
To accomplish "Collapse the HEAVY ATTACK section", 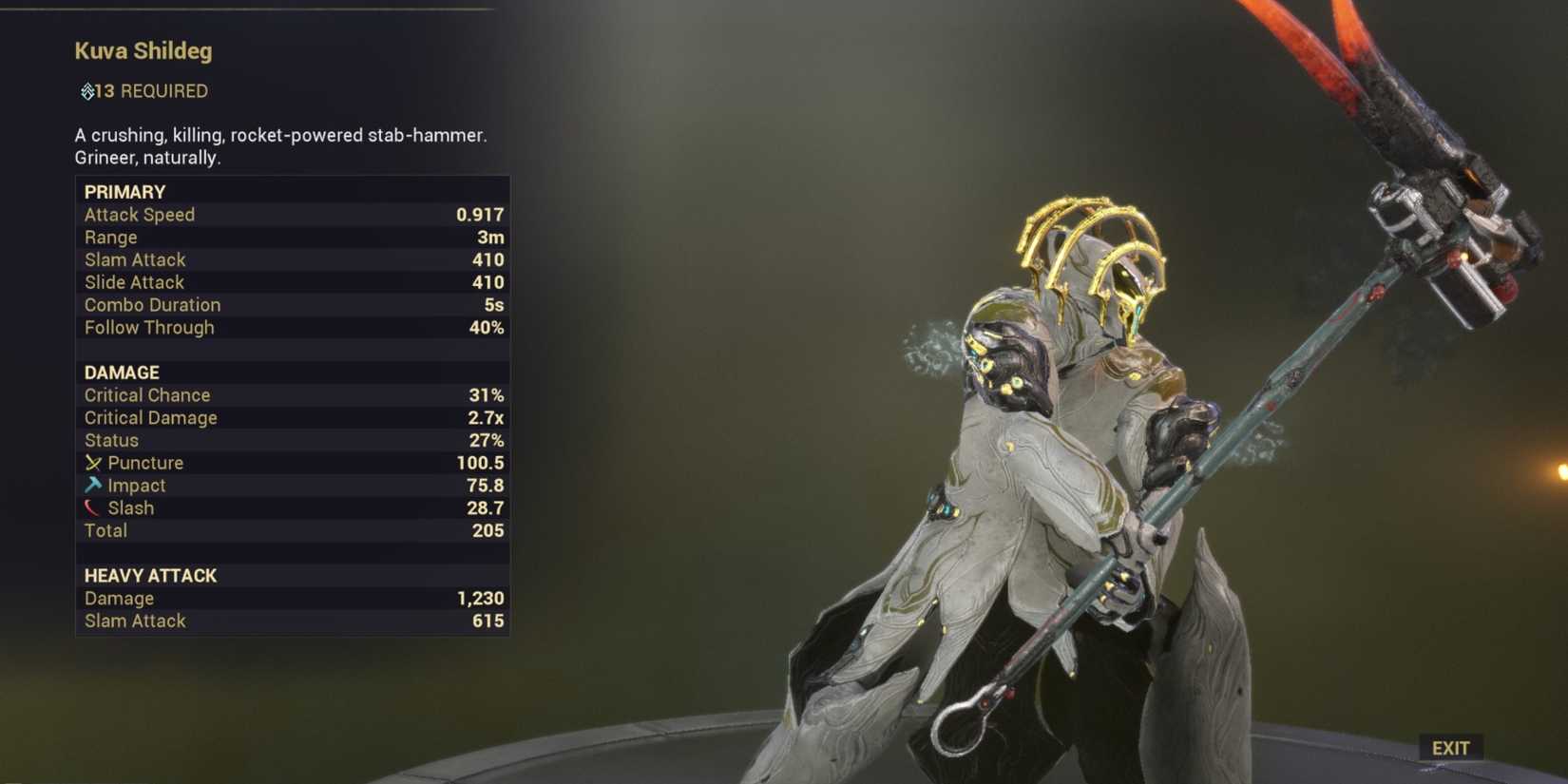I will point(150,575).
